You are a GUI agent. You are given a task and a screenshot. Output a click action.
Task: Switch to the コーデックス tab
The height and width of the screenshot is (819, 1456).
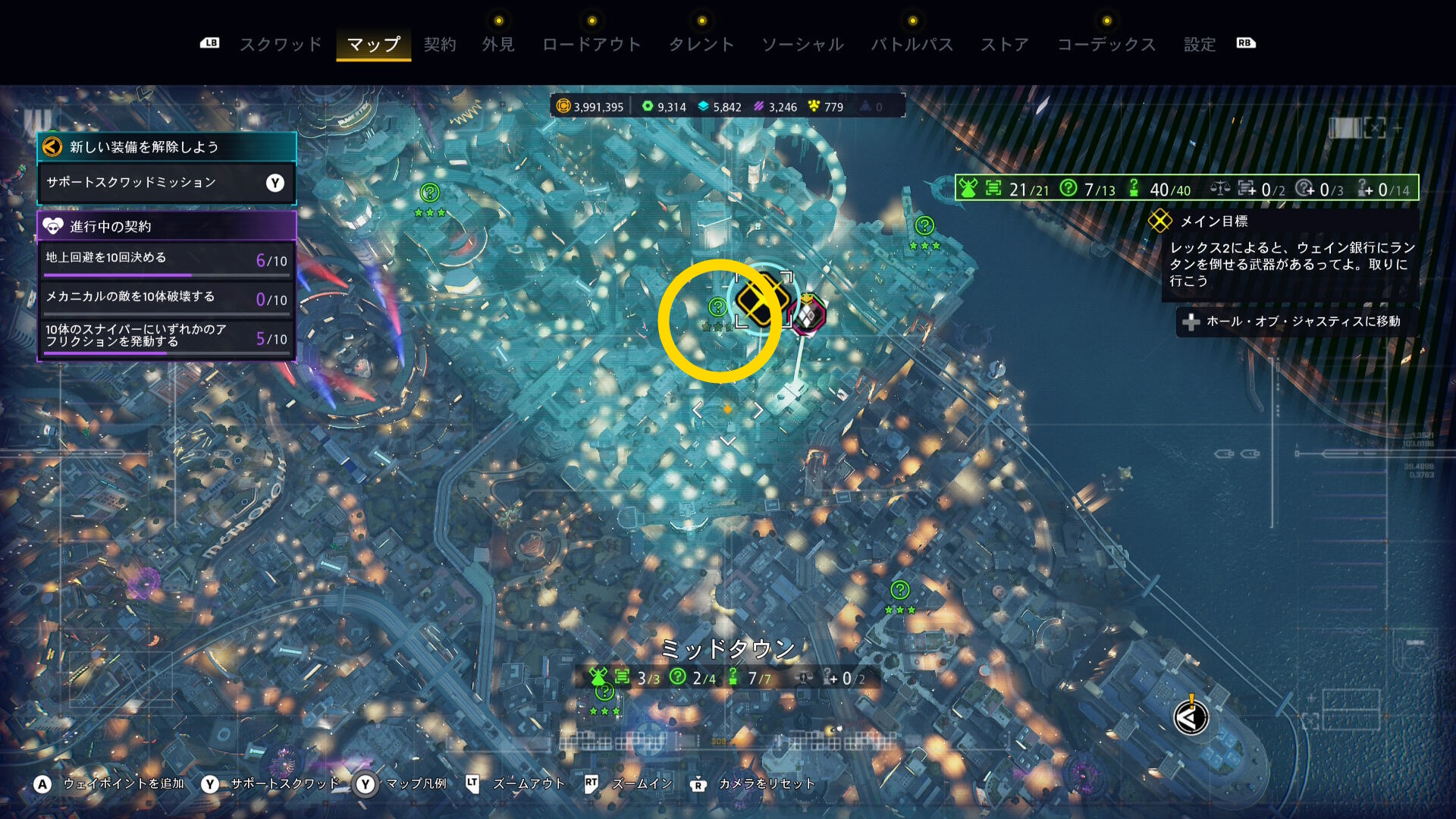[1106, 45]
